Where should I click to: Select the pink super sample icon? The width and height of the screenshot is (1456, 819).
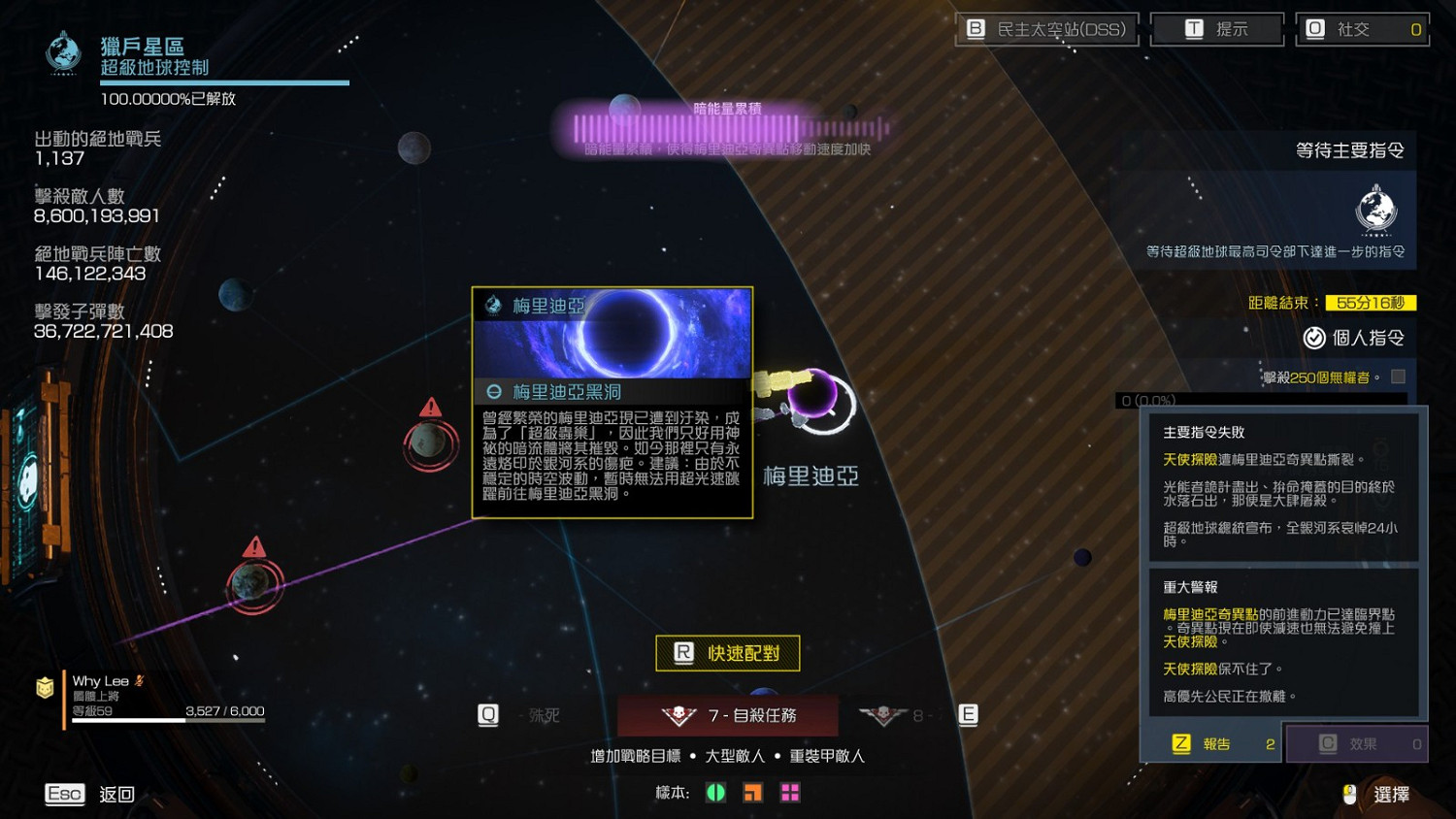(788, 793)
